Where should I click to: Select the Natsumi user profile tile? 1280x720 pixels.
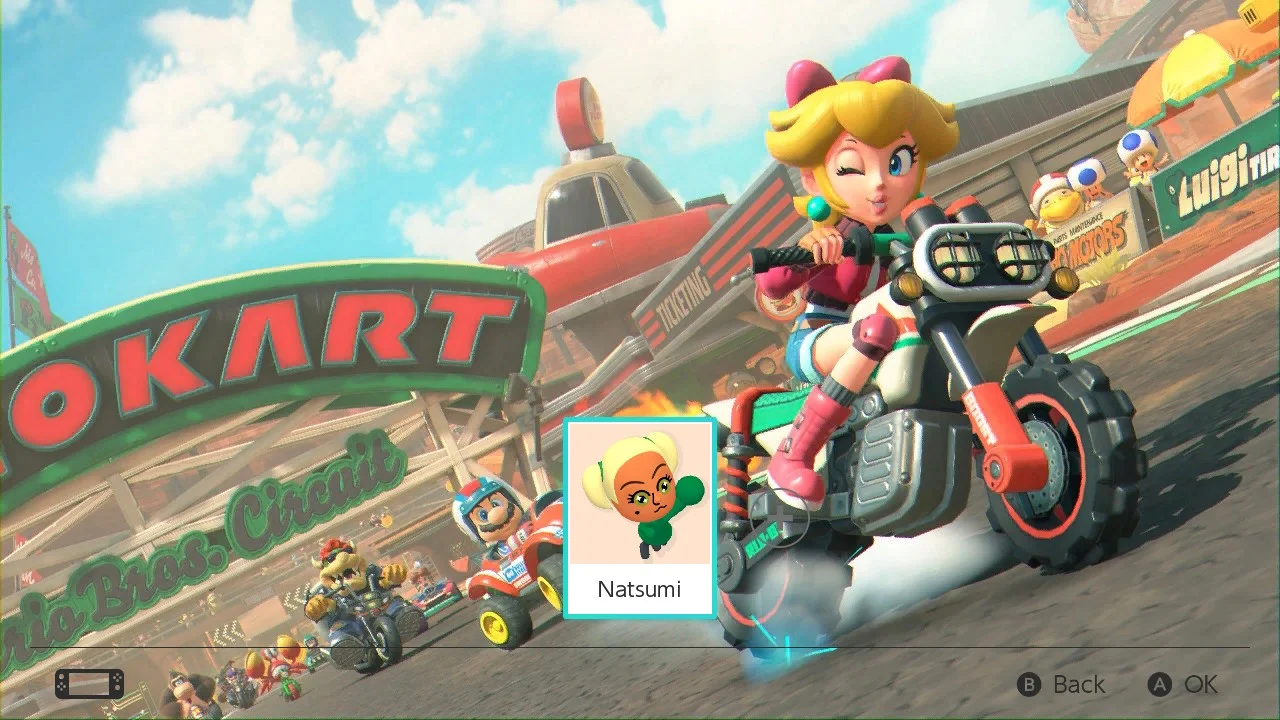(640, 518)
